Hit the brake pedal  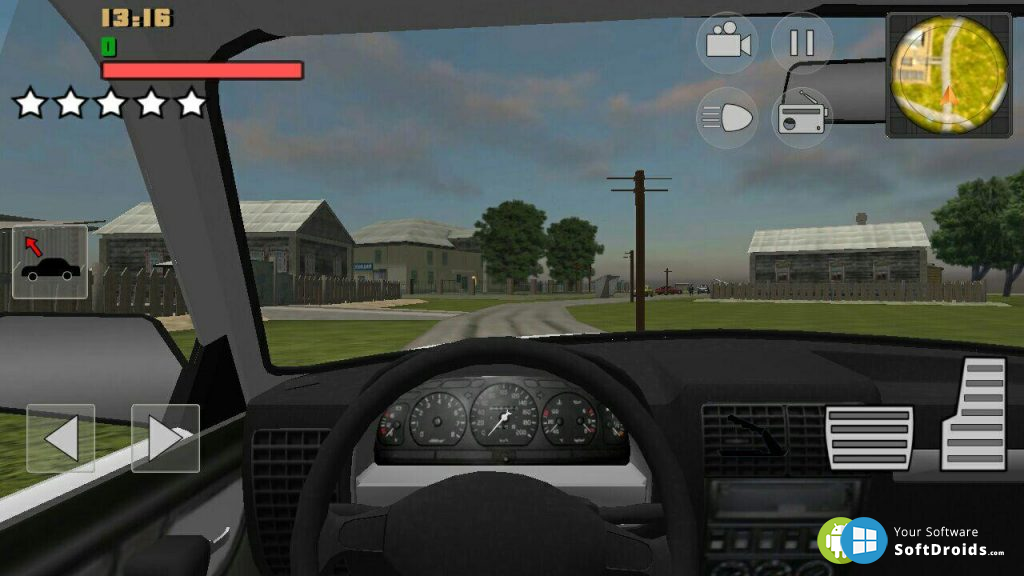click(869, 437)
